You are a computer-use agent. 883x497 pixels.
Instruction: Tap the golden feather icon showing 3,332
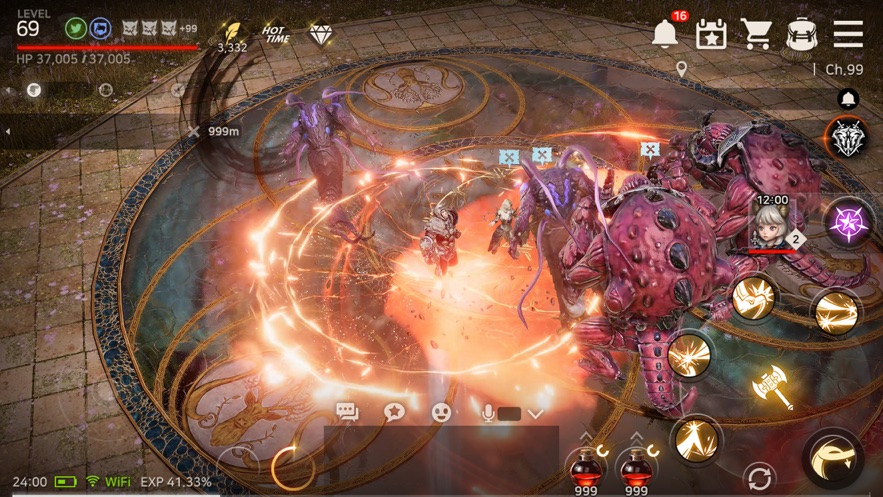click(x=233, y=33)
